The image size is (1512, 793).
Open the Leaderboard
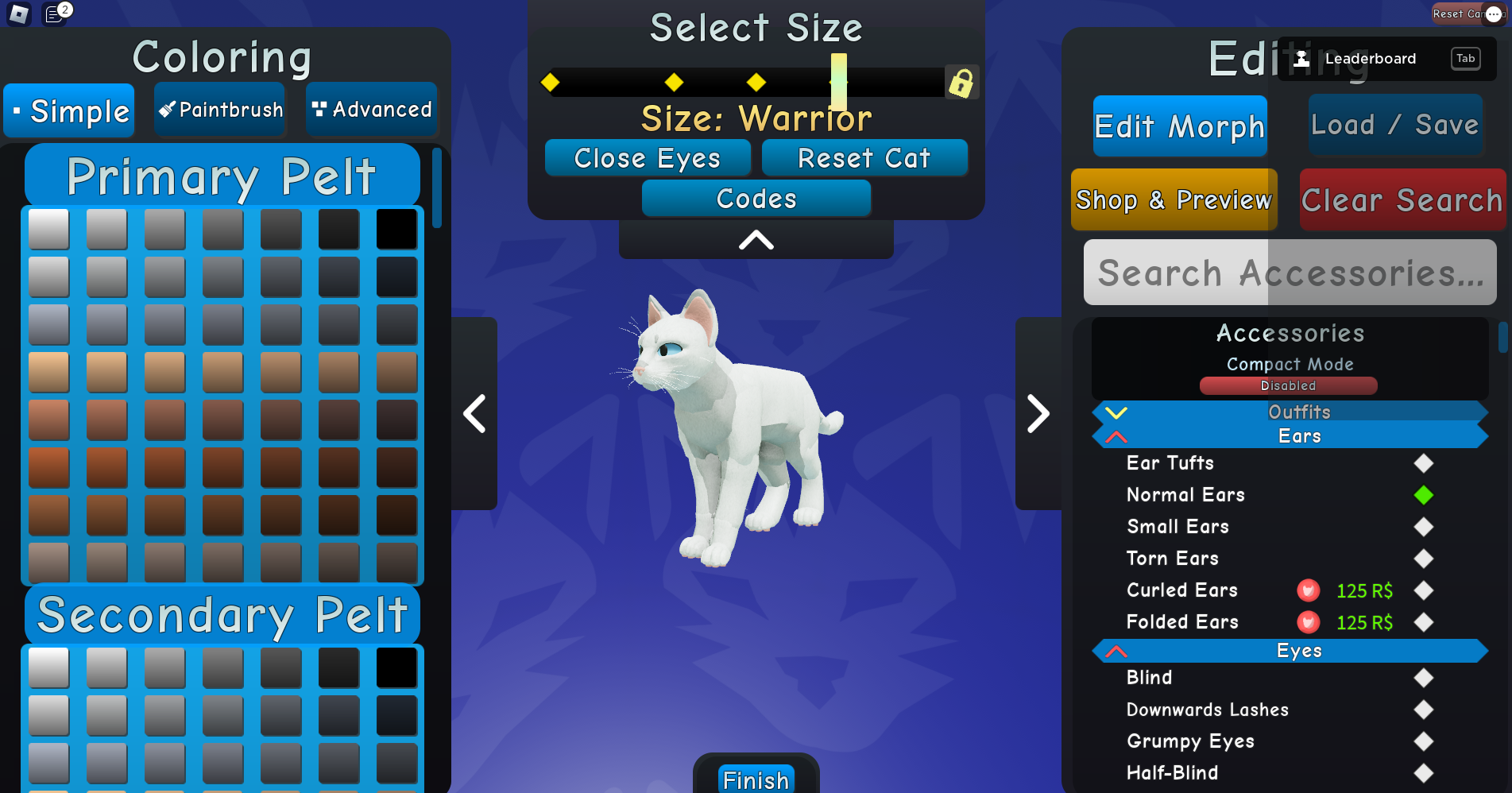click(1370, 58)
